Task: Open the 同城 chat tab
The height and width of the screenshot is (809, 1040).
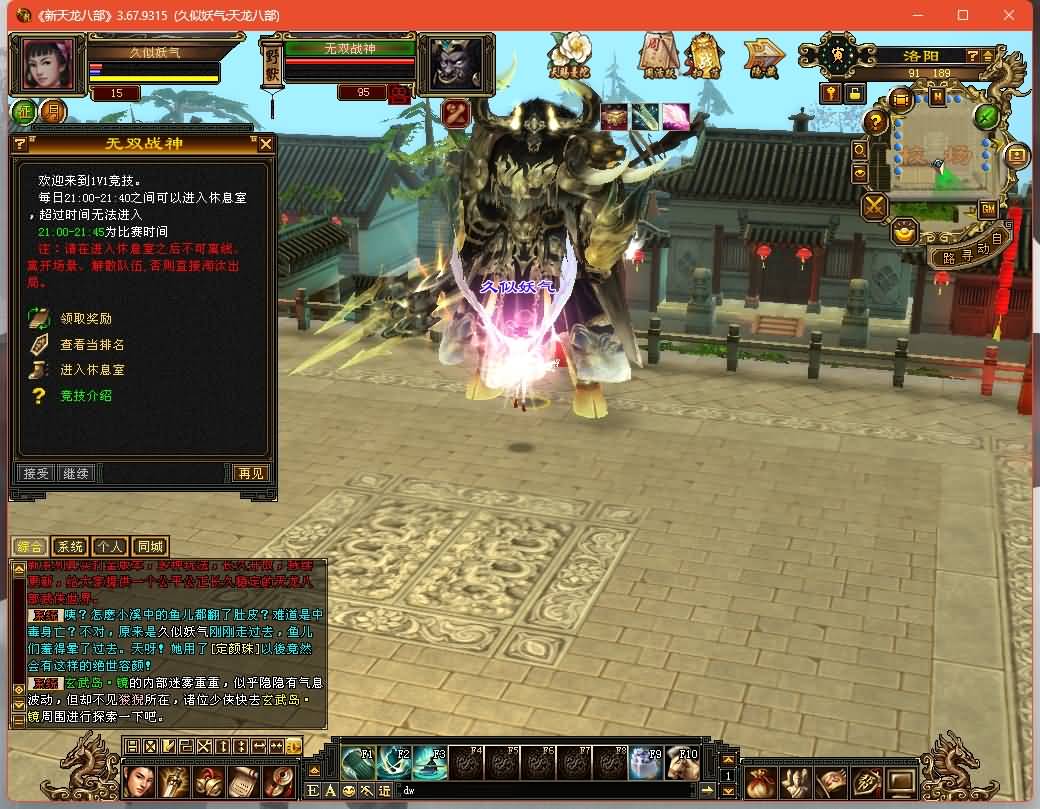Action: click(x=149, y=547)
